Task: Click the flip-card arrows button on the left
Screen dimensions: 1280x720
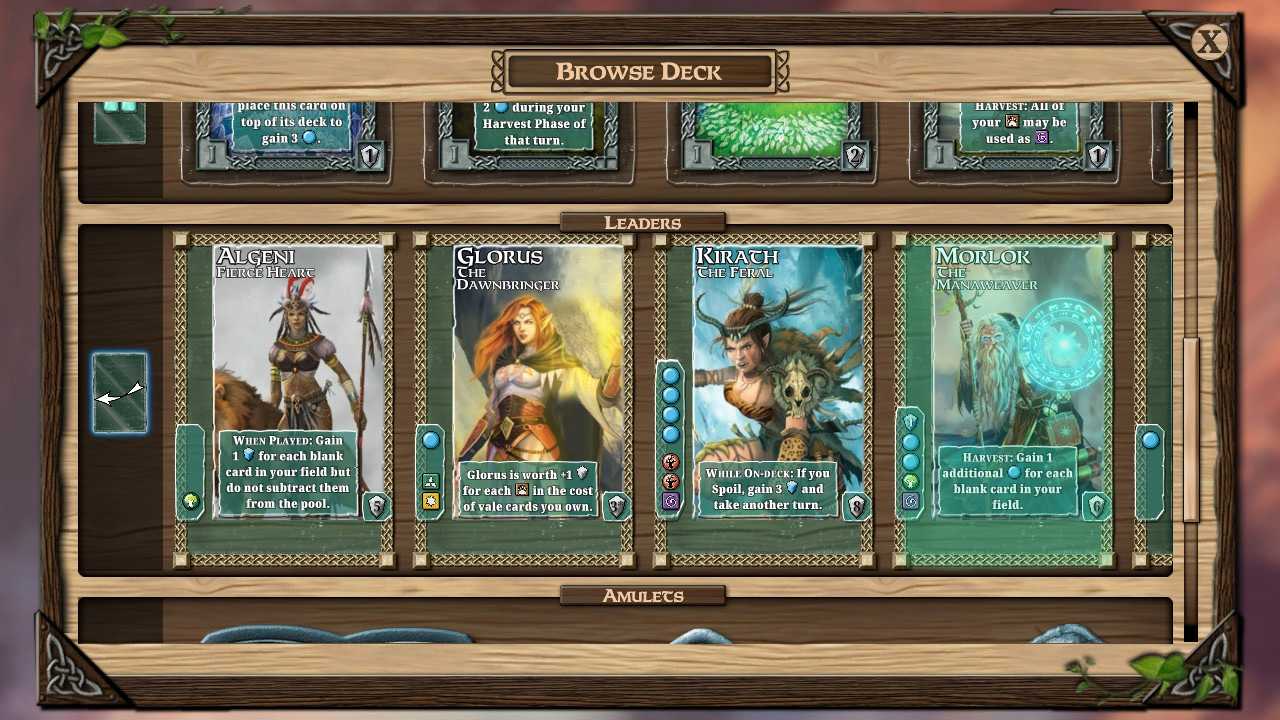Action: coord(119,393)
